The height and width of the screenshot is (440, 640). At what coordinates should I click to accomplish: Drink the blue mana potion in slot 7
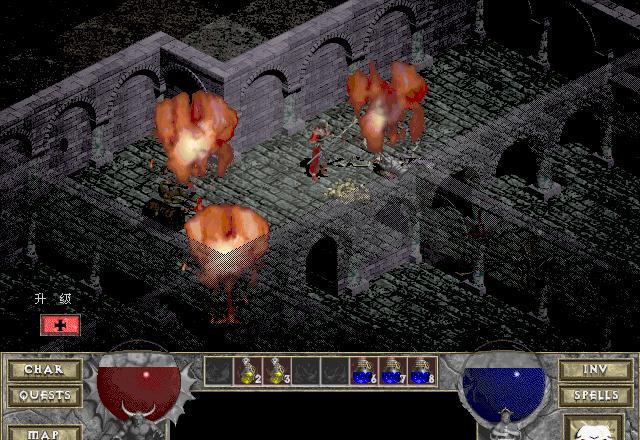[393, 371]
